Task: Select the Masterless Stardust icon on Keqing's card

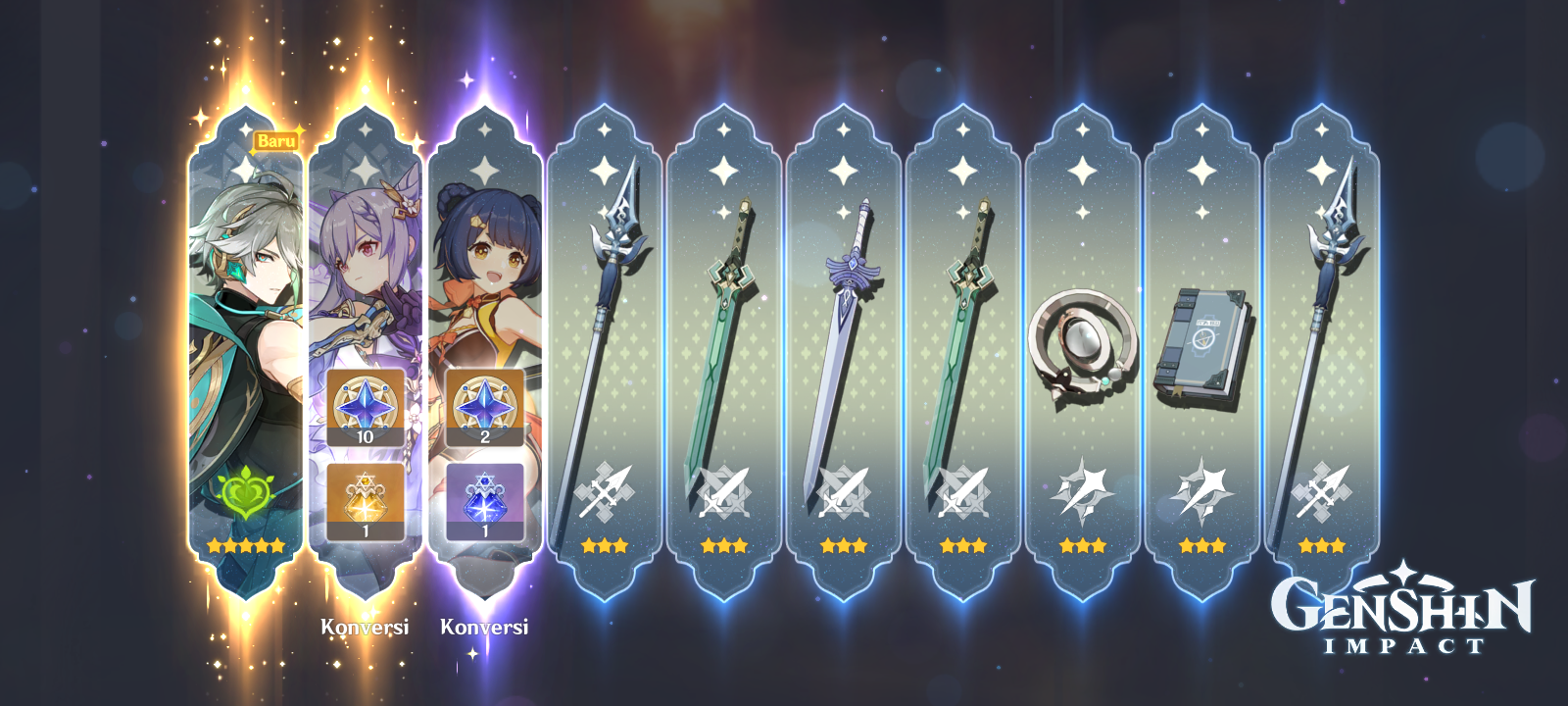Action: click(x=363, y=500)
